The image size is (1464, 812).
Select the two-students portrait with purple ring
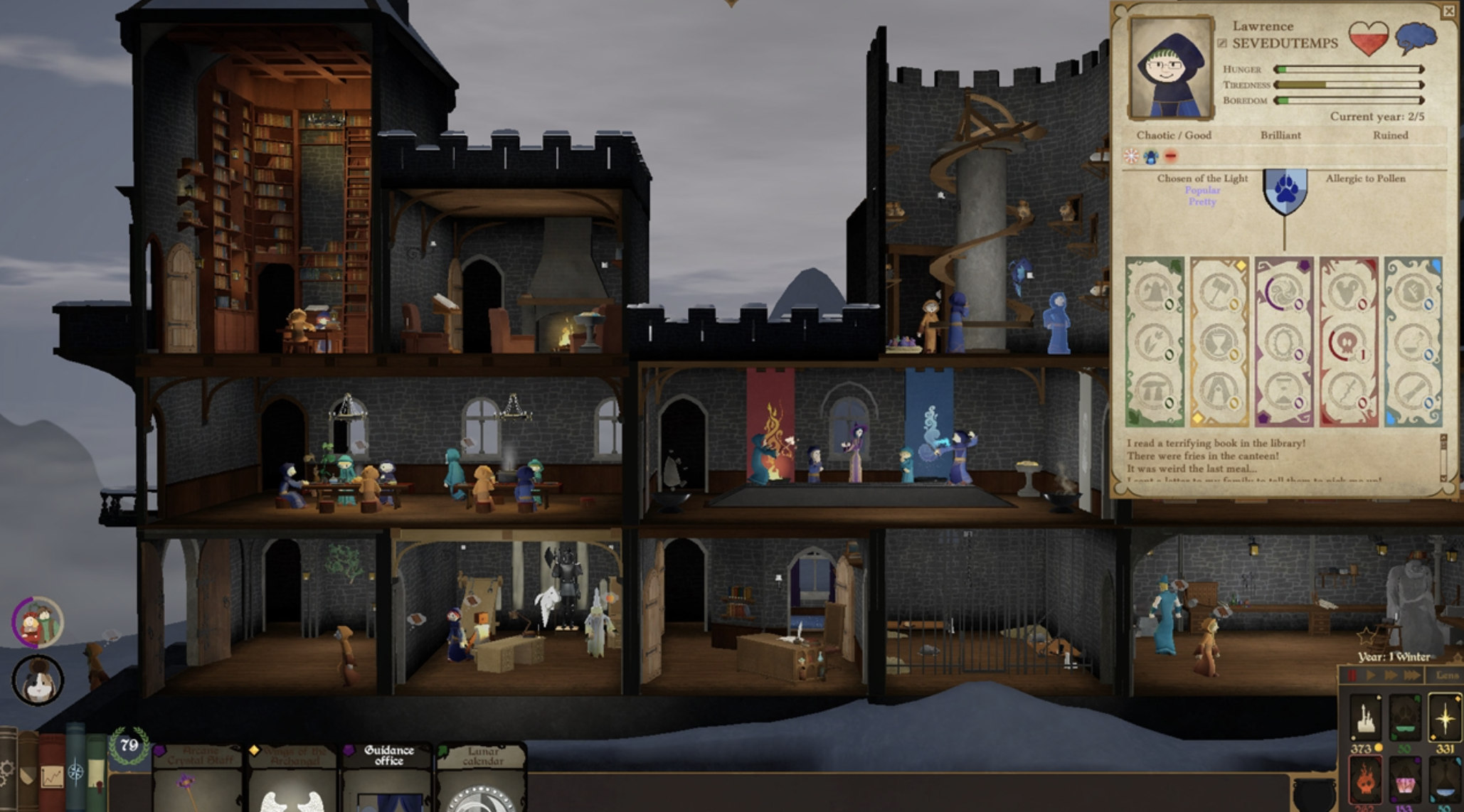38,622
